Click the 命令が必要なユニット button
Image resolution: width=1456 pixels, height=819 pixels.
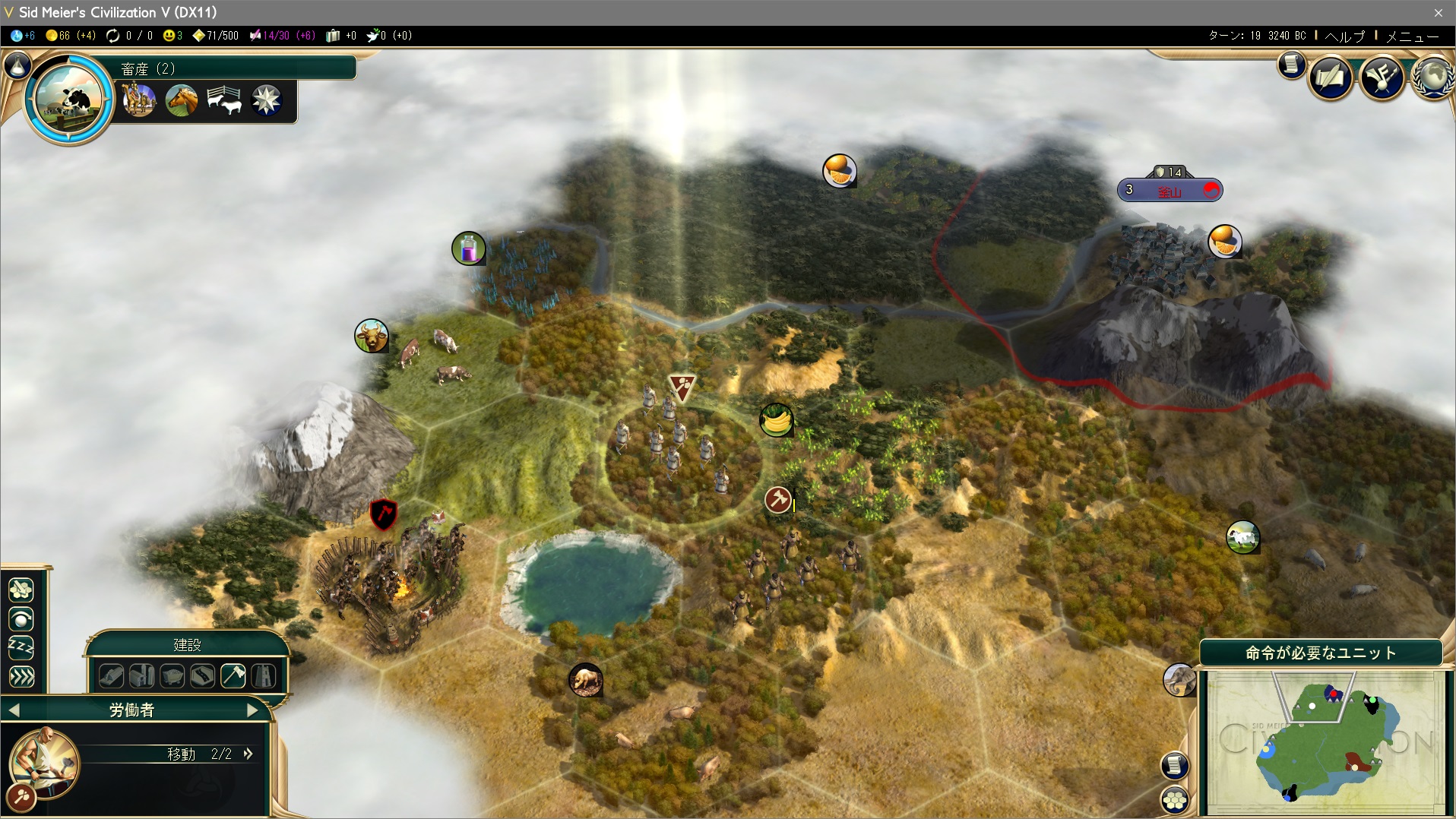pos(1321,653)
